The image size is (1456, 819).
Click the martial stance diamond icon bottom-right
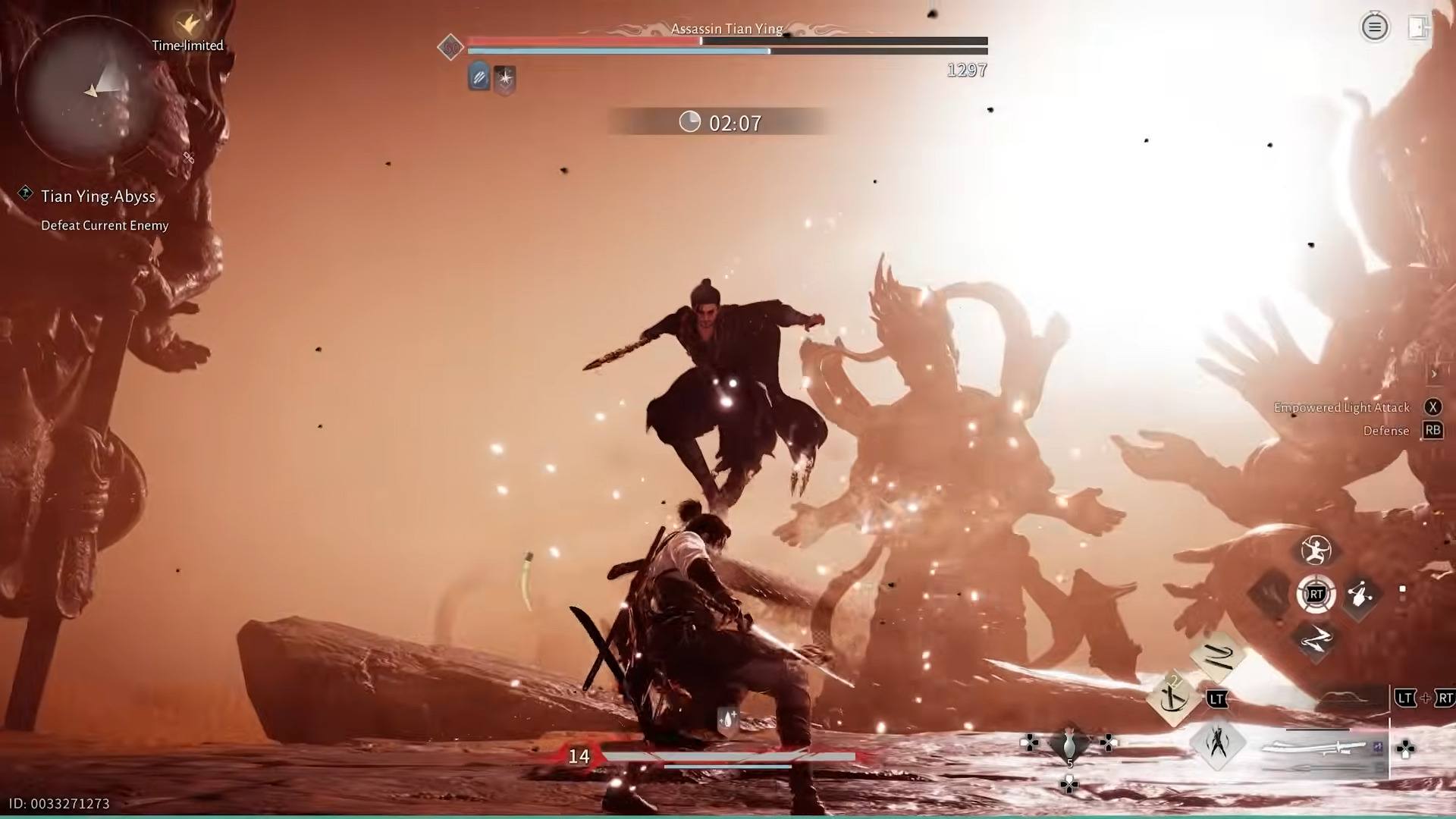point(1216,743)
